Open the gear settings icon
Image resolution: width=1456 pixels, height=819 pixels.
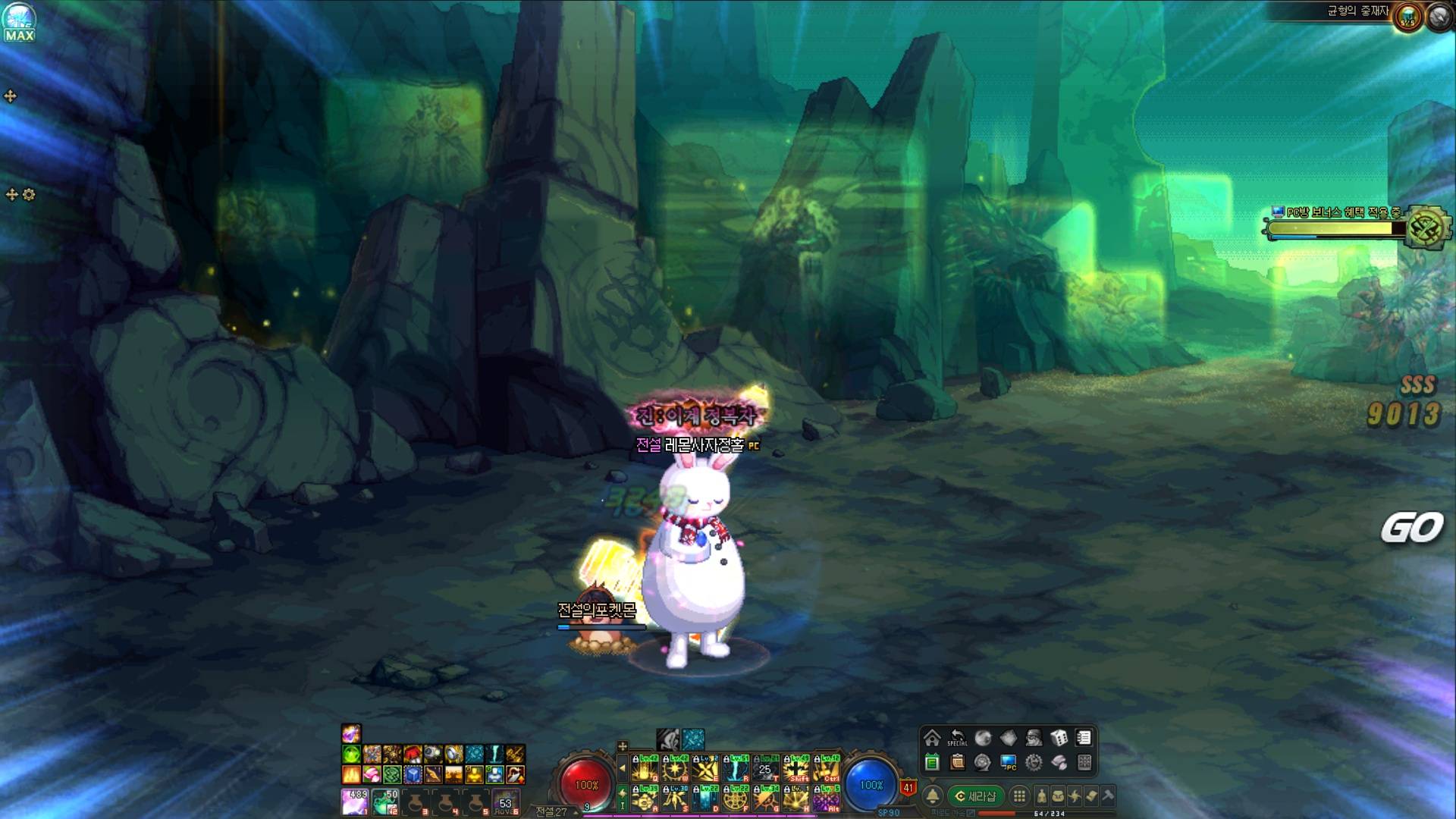click(1033, 762)
